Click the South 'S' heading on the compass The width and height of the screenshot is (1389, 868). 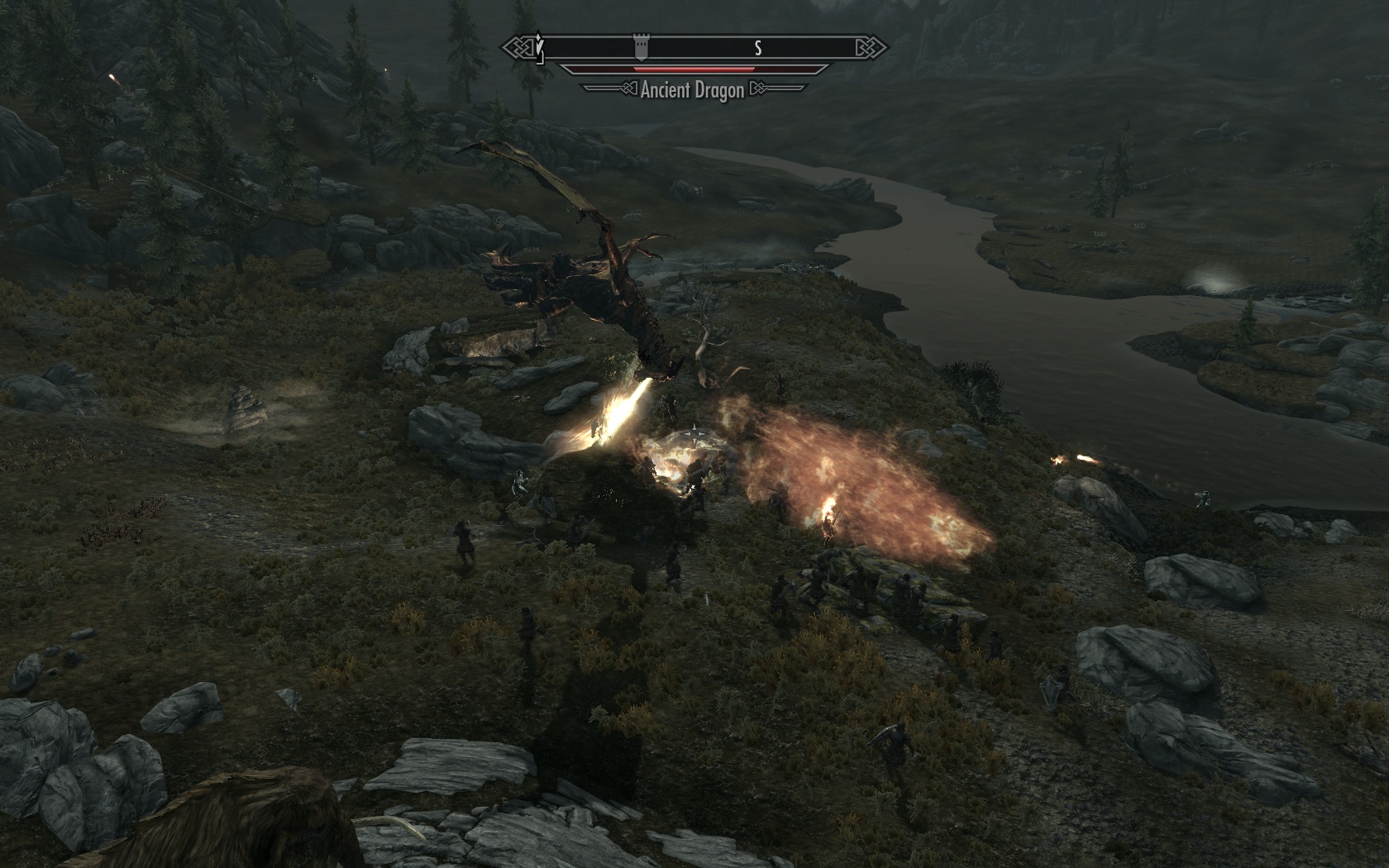(757, 48)
